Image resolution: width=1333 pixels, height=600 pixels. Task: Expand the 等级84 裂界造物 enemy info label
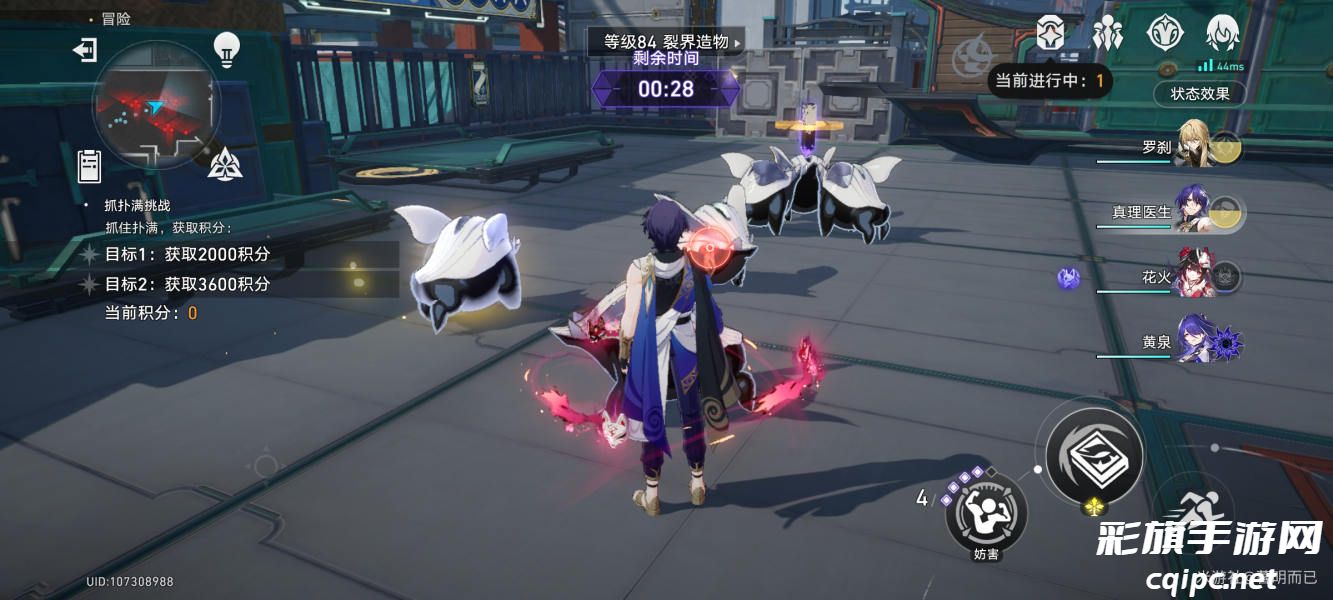click(x=667, y=42)
